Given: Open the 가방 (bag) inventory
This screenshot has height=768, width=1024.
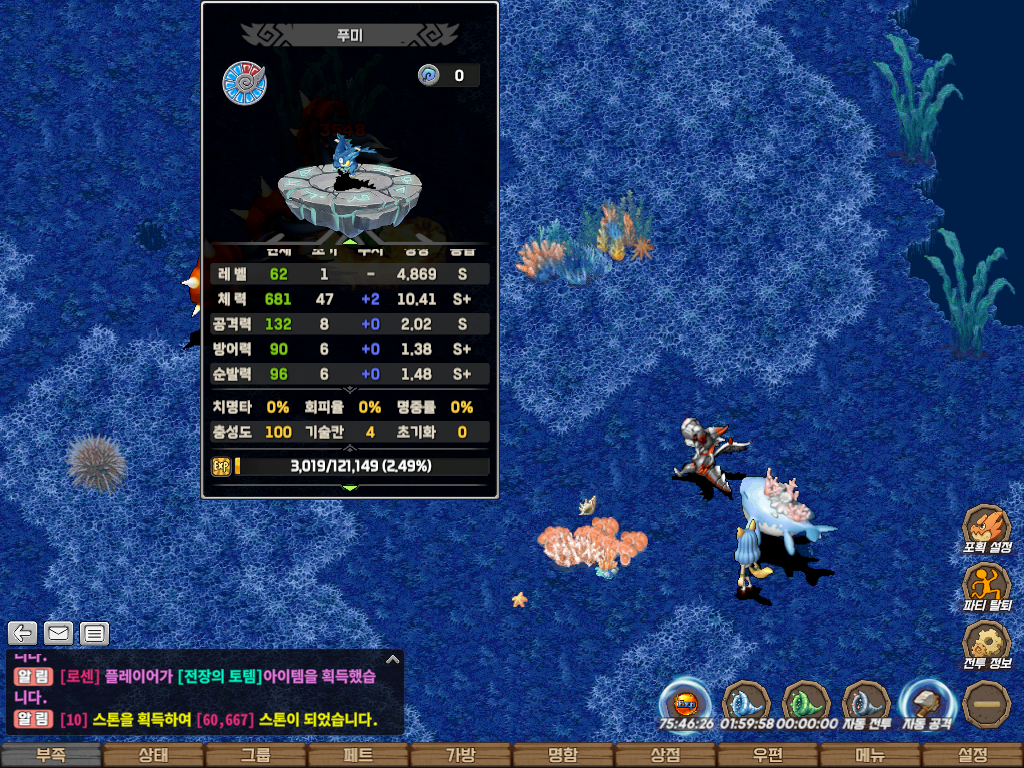Looking at the screenshot, I should (460, 755).
